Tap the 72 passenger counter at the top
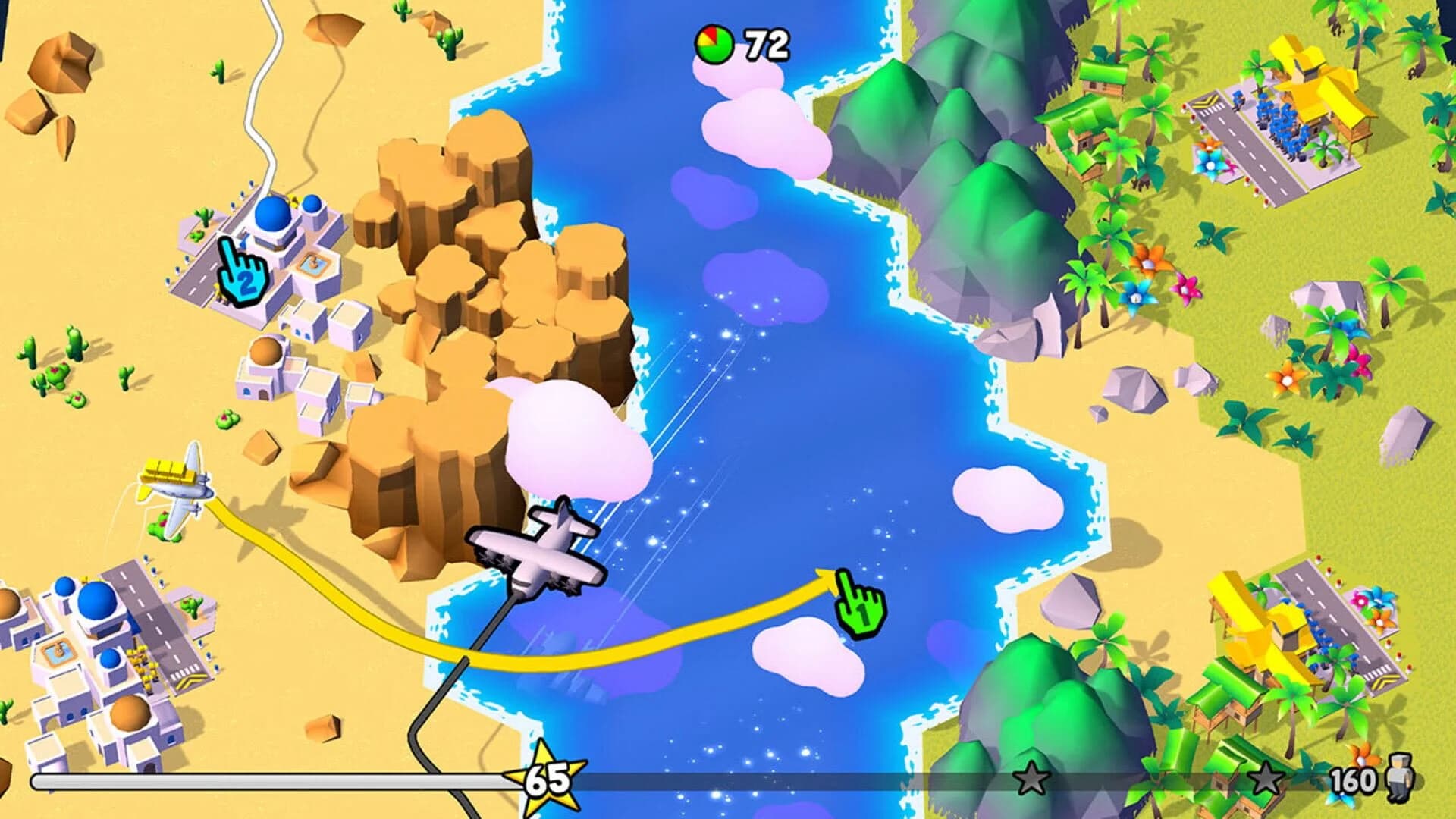 click(758, 43)
